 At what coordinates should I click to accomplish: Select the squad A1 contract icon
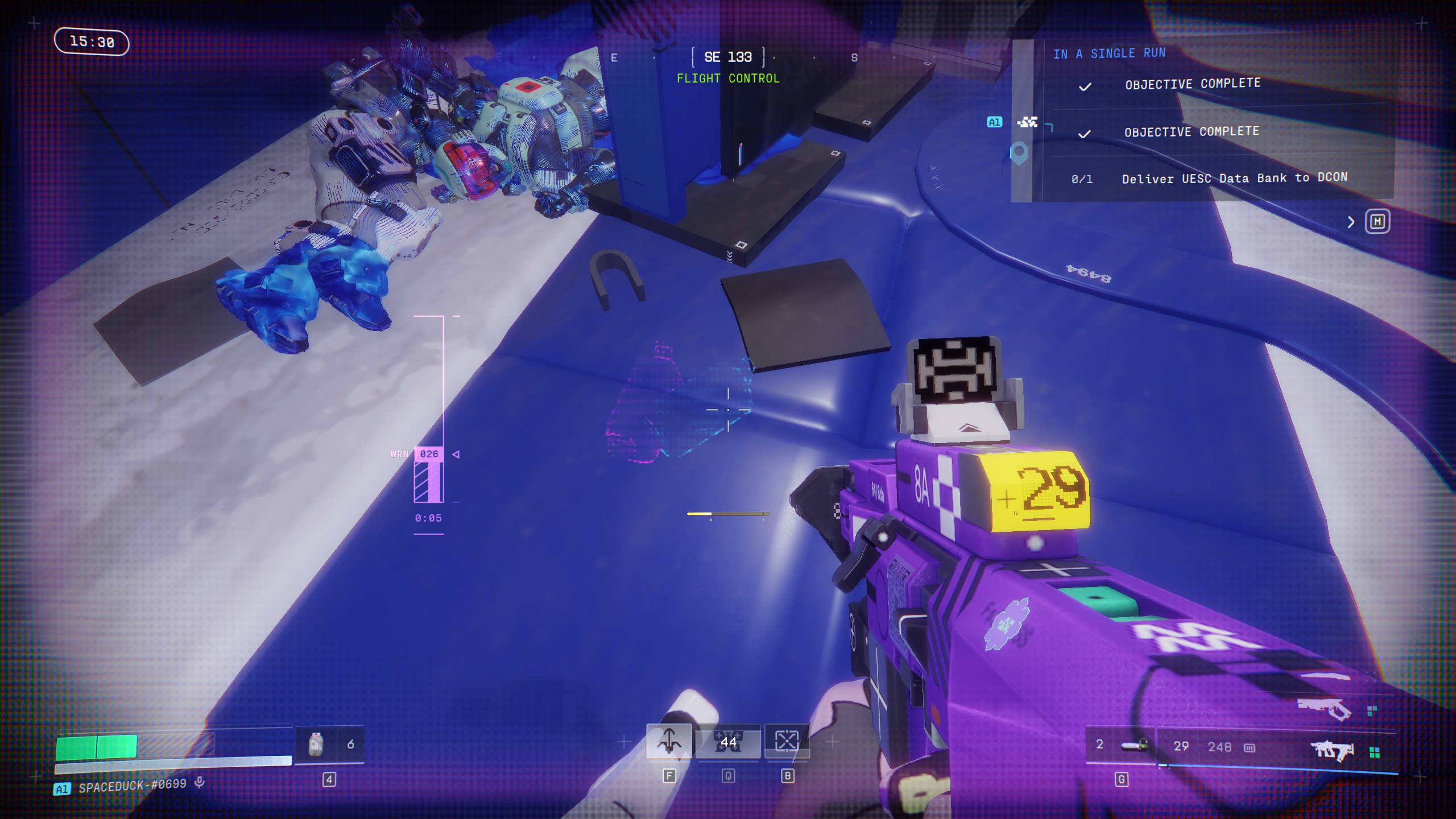[x=1027, y=122]
